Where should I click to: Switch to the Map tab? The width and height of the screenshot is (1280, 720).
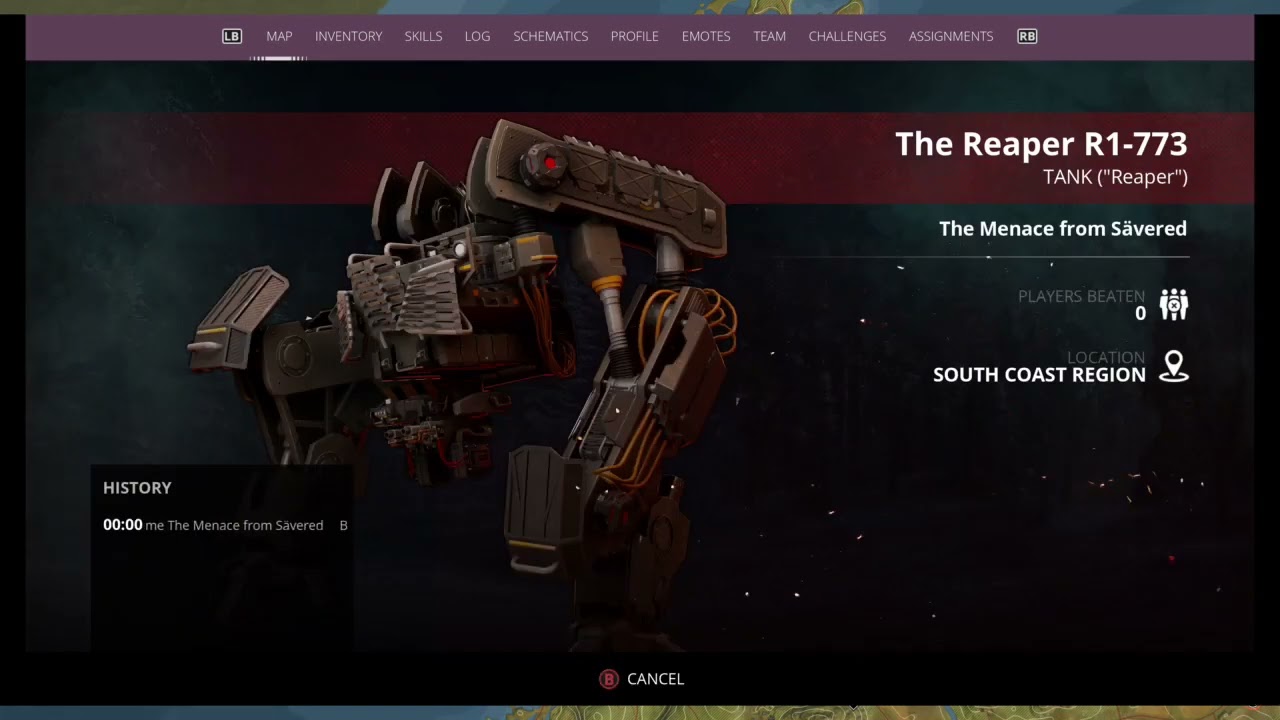(x=279, y=36)
